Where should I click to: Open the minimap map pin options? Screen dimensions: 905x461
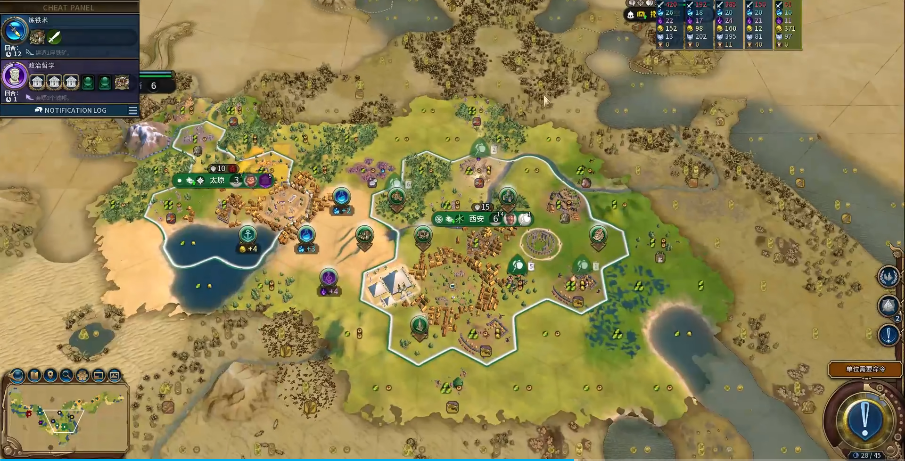coord(50,375)
